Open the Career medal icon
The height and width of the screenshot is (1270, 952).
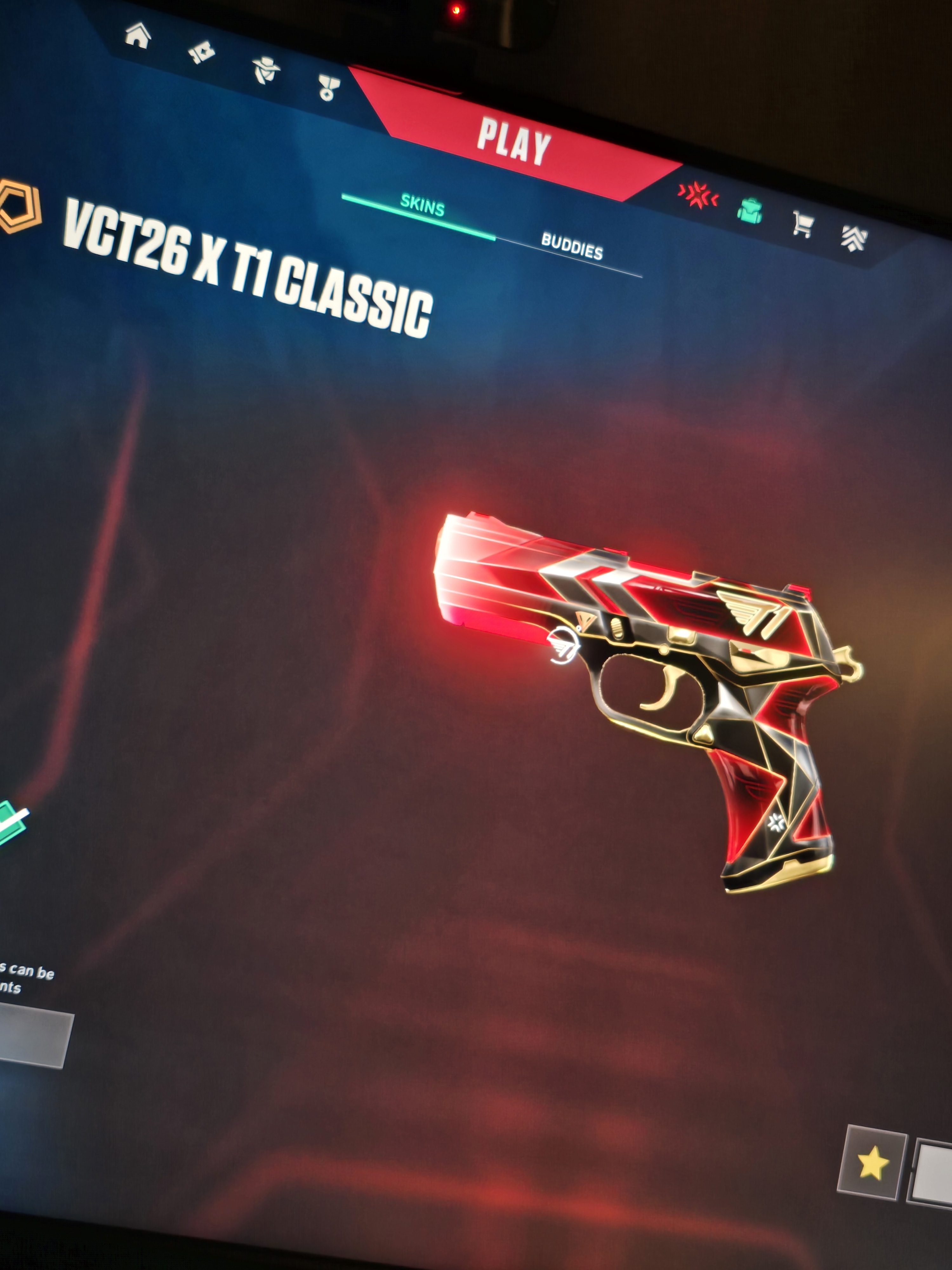(329, 88)
